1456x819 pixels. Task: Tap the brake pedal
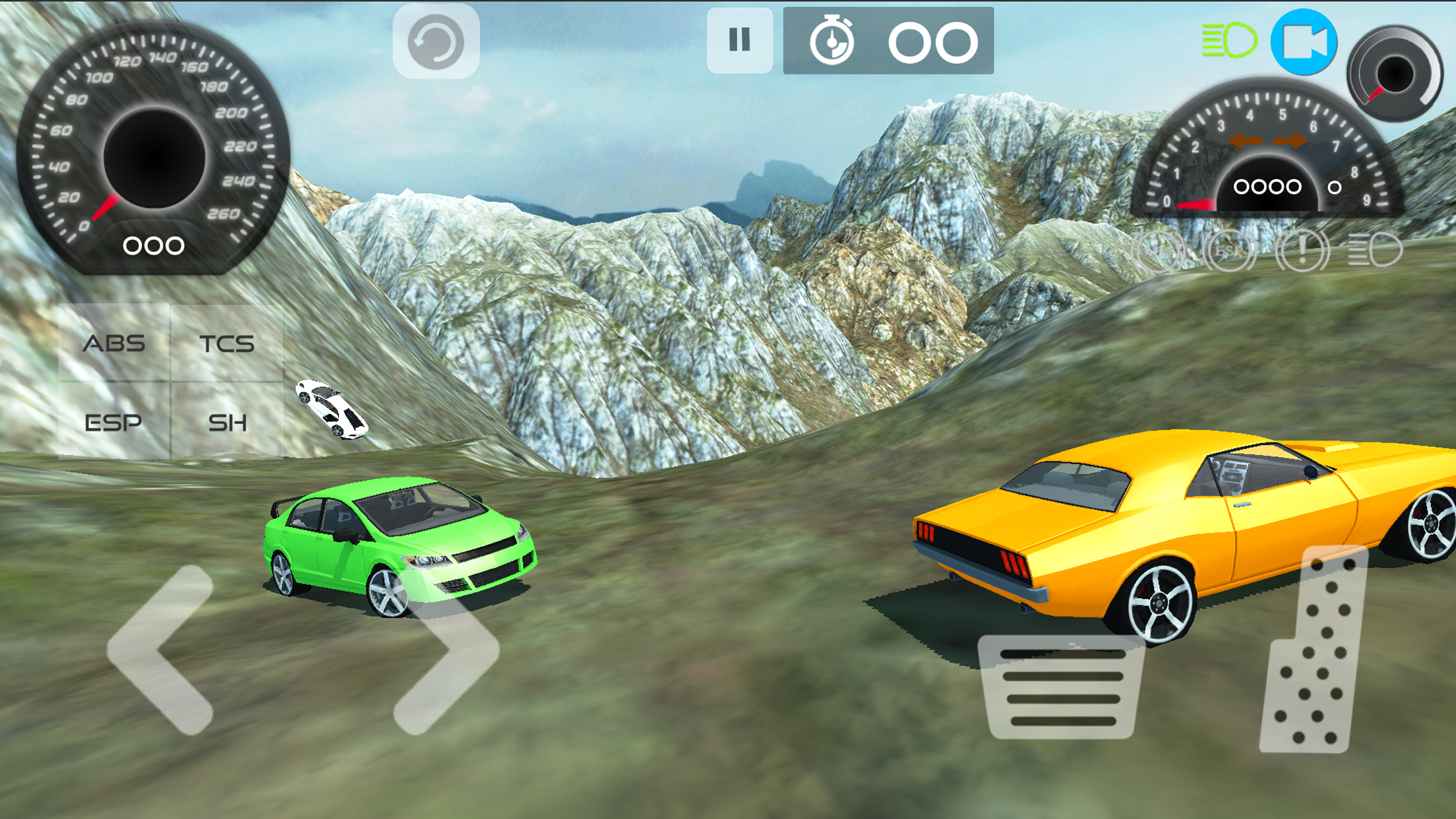click(x=1062, y=687)
